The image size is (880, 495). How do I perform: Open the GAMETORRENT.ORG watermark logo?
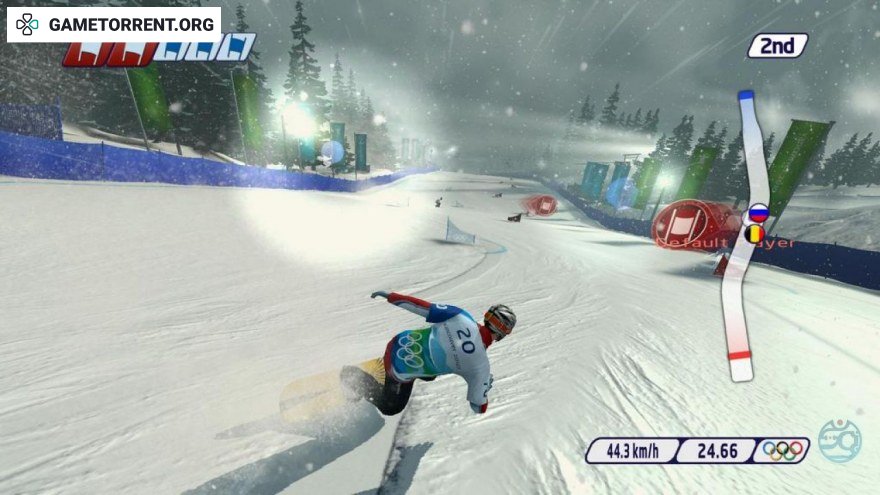pos(114,24)
